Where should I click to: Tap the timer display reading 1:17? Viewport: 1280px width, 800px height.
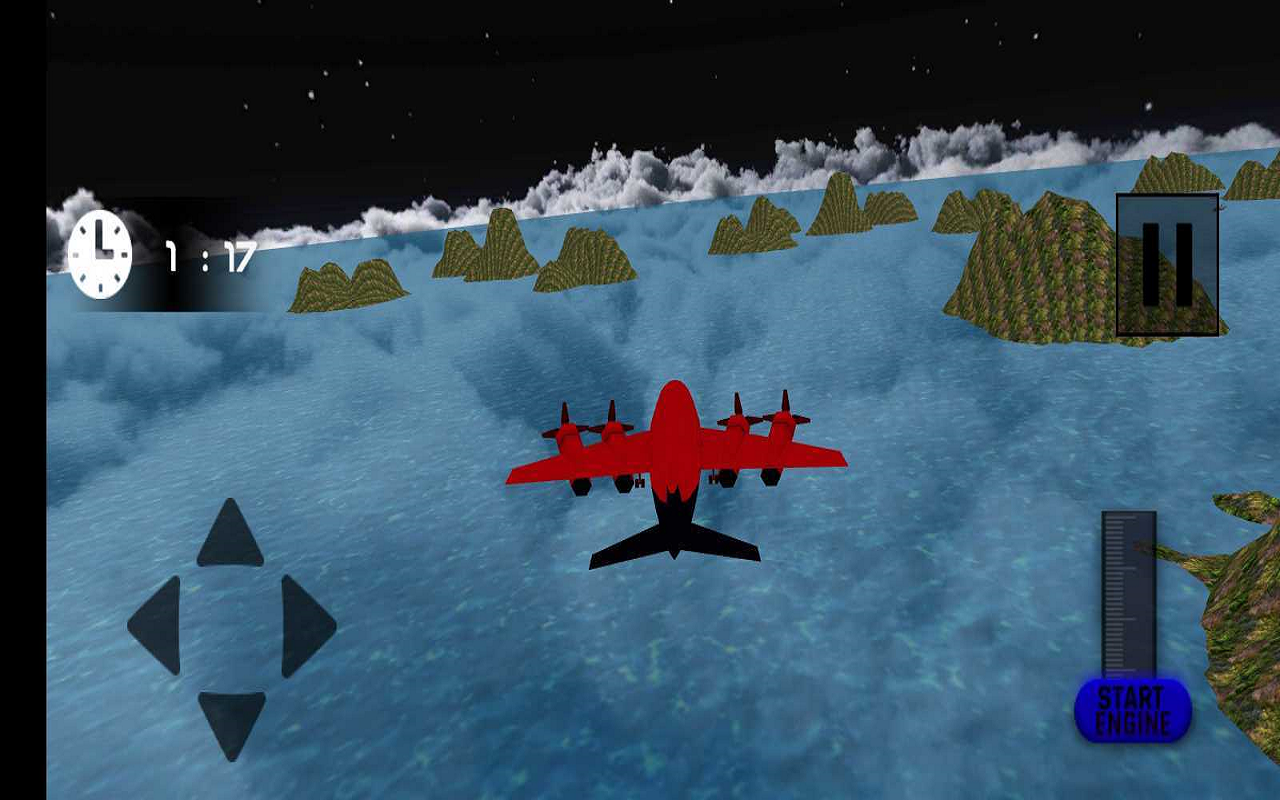click(208, 255)
